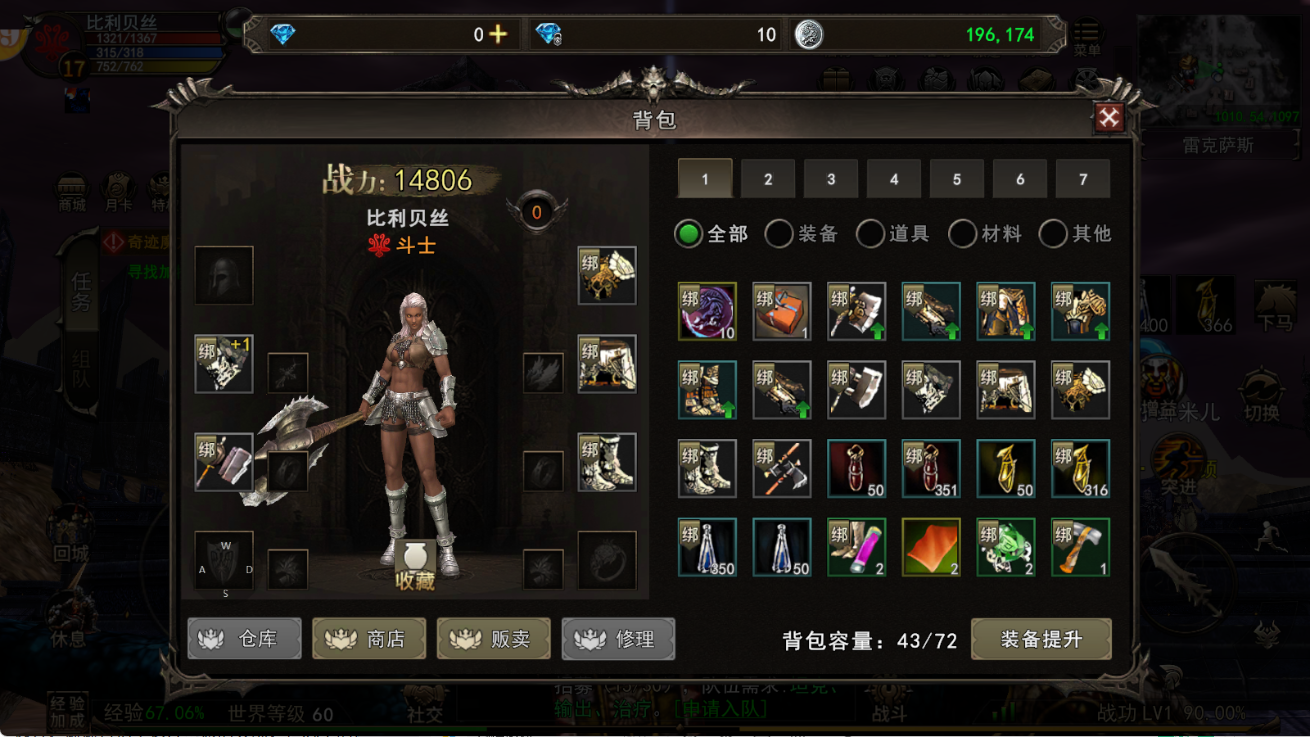Filter items by 装备 equipment
1310x737 pixels.
780,234
